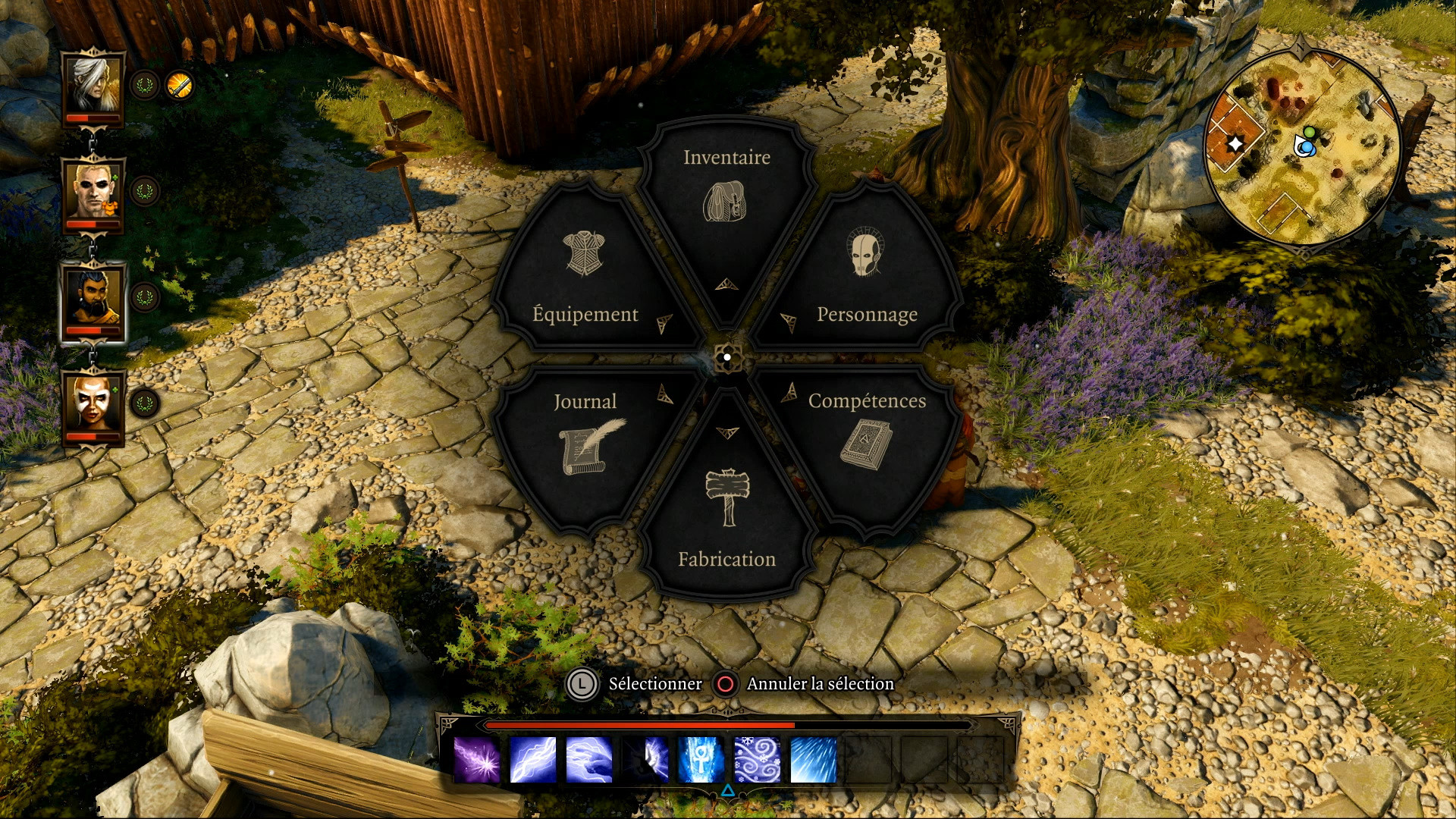Open the Fabrication crafting menu
Viewport: 1456px width, 819px height.
(x=726, y=516)
